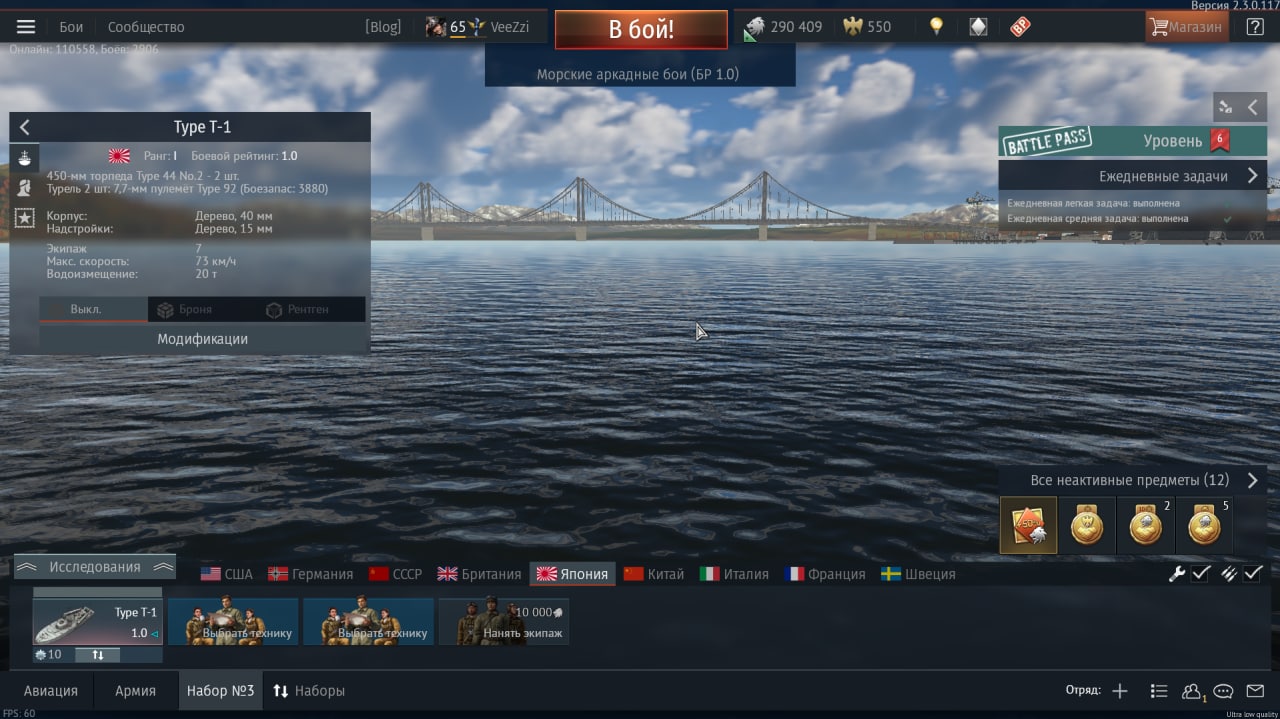This screenshot has width=1280, height=719.
Task: Select the Британия nation tab
Action: pyautogui.click(x=479, y=574)
